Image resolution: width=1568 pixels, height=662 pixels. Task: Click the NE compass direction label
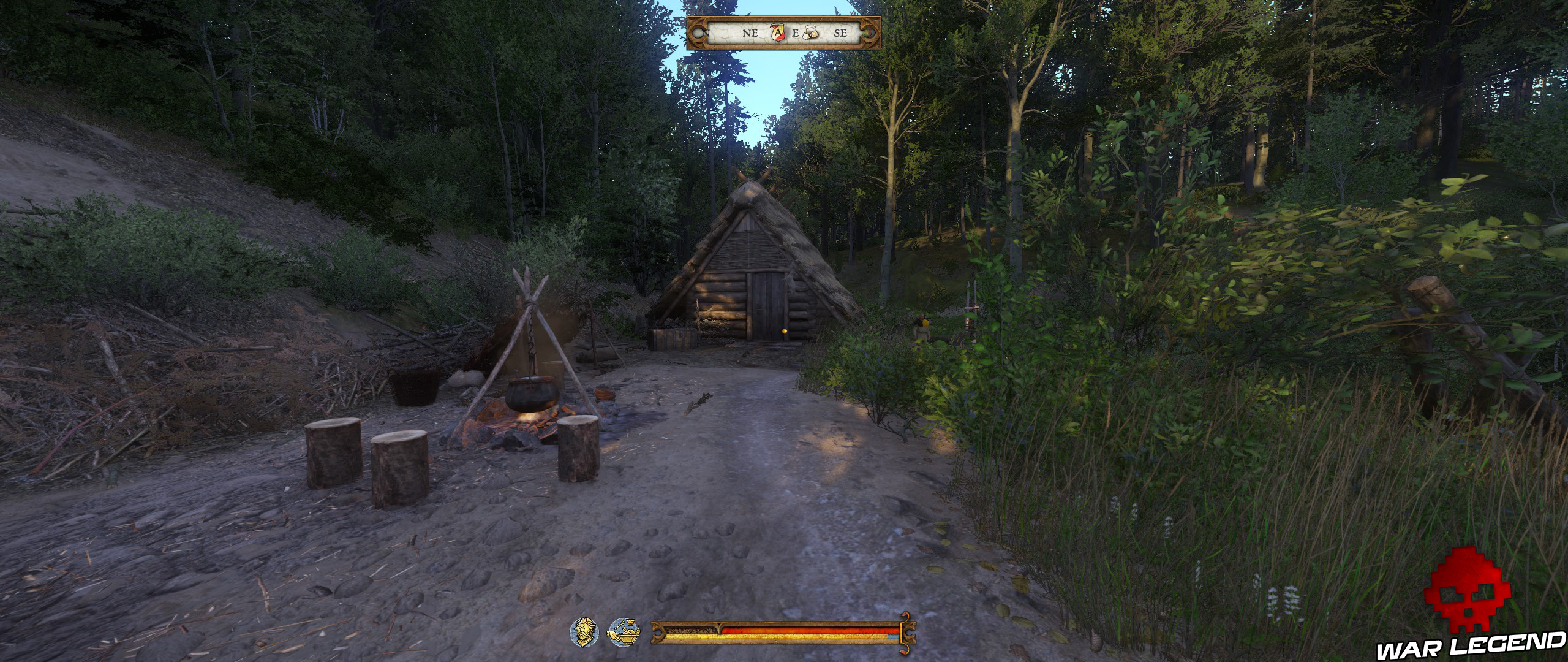click(750, 34)
